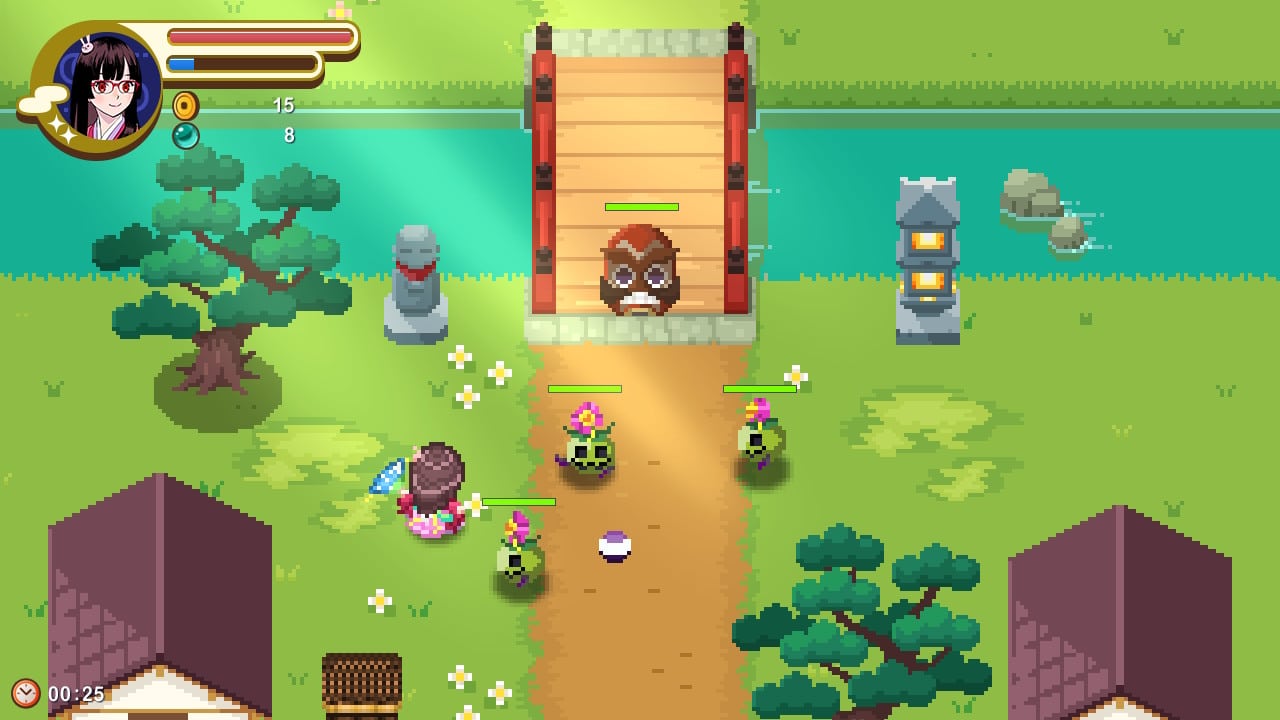Click the tiki mask boss on the bridge
This screenshot has width=1280, height=720.
pyautogui.click(x=640, y=270)
